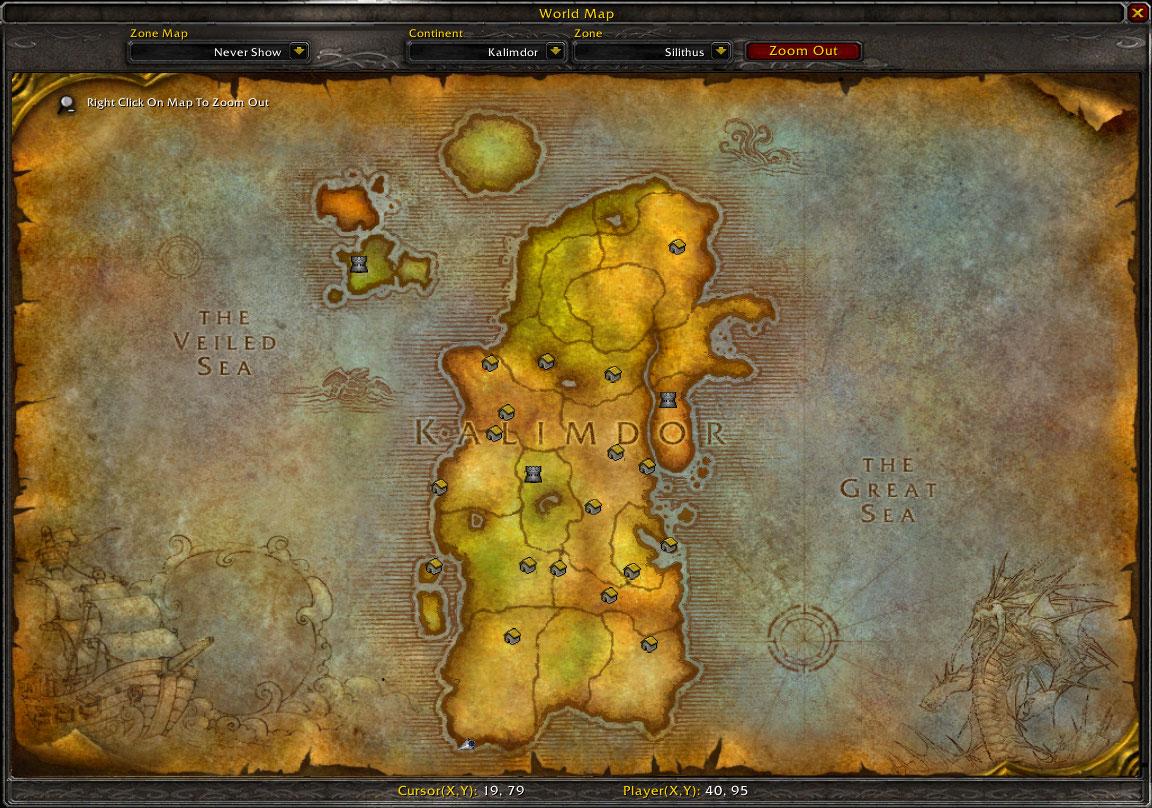Click the player position marker at the southern tip
Image resolution: width=1152 pixels, height=808 pixels.
pos(467,743)
